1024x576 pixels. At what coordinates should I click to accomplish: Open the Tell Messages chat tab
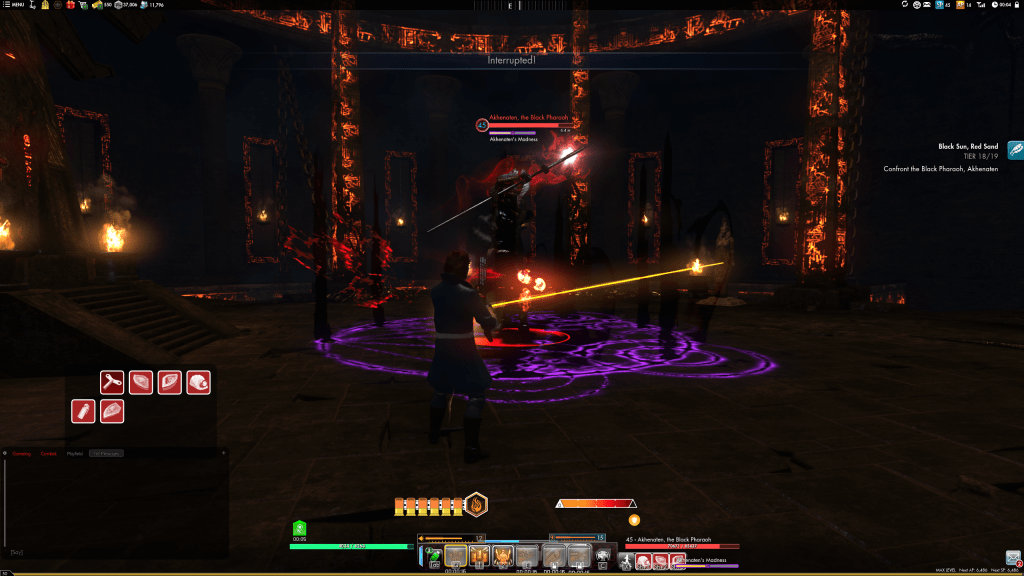106,453
